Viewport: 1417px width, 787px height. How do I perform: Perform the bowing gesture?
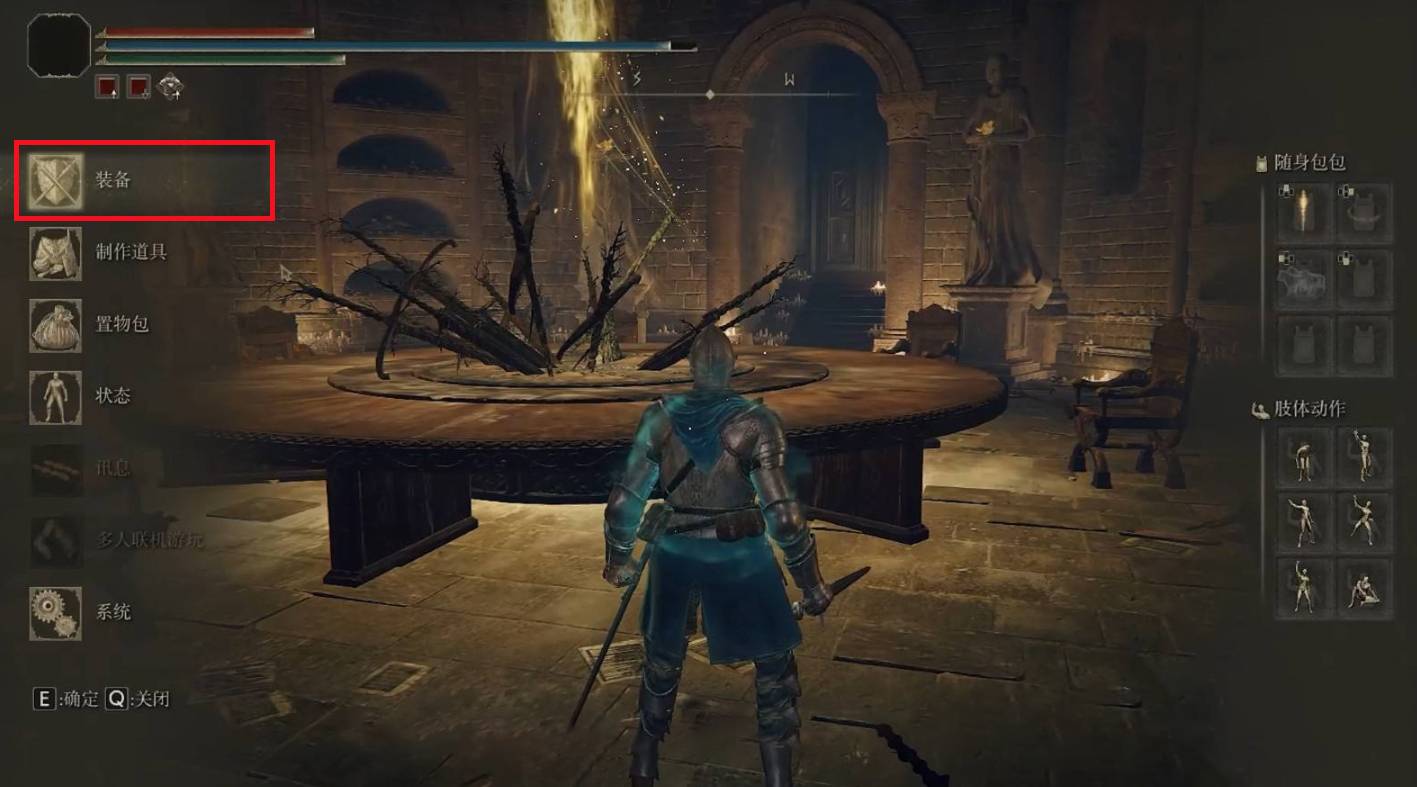point(1305,457)
